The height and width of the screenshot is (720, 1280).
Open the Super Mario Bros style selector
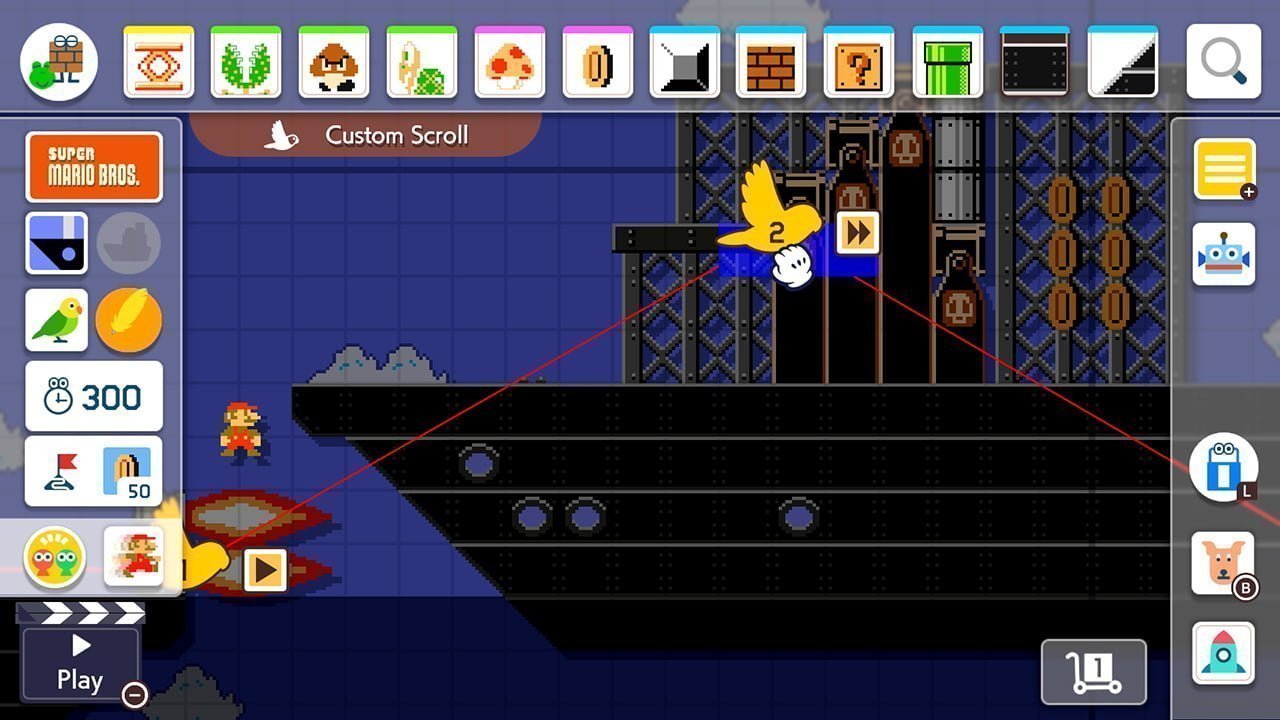[x=94, y=166]
